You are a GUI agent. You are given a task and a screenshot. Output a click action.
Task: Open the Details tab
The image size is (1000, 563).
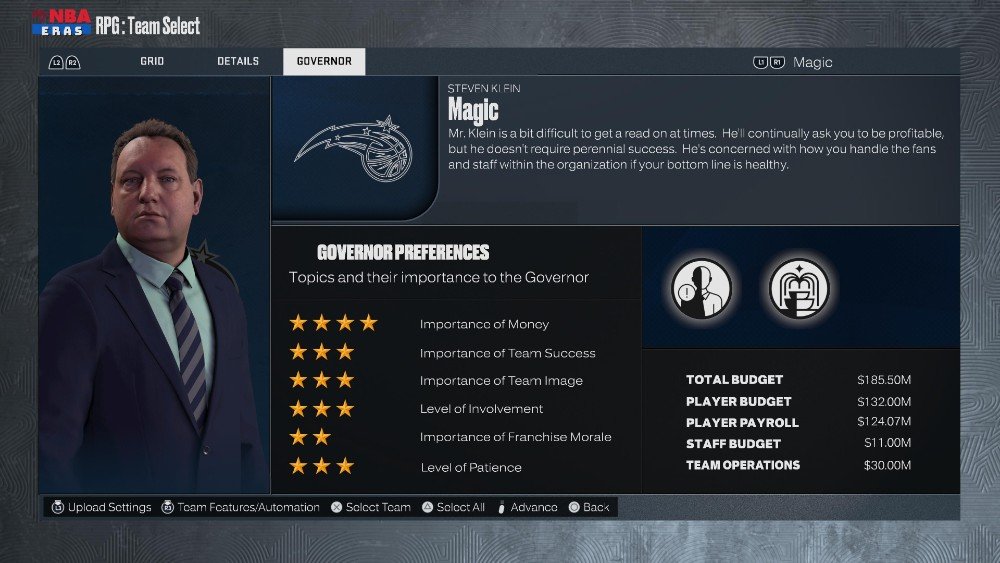pos(238,62)
